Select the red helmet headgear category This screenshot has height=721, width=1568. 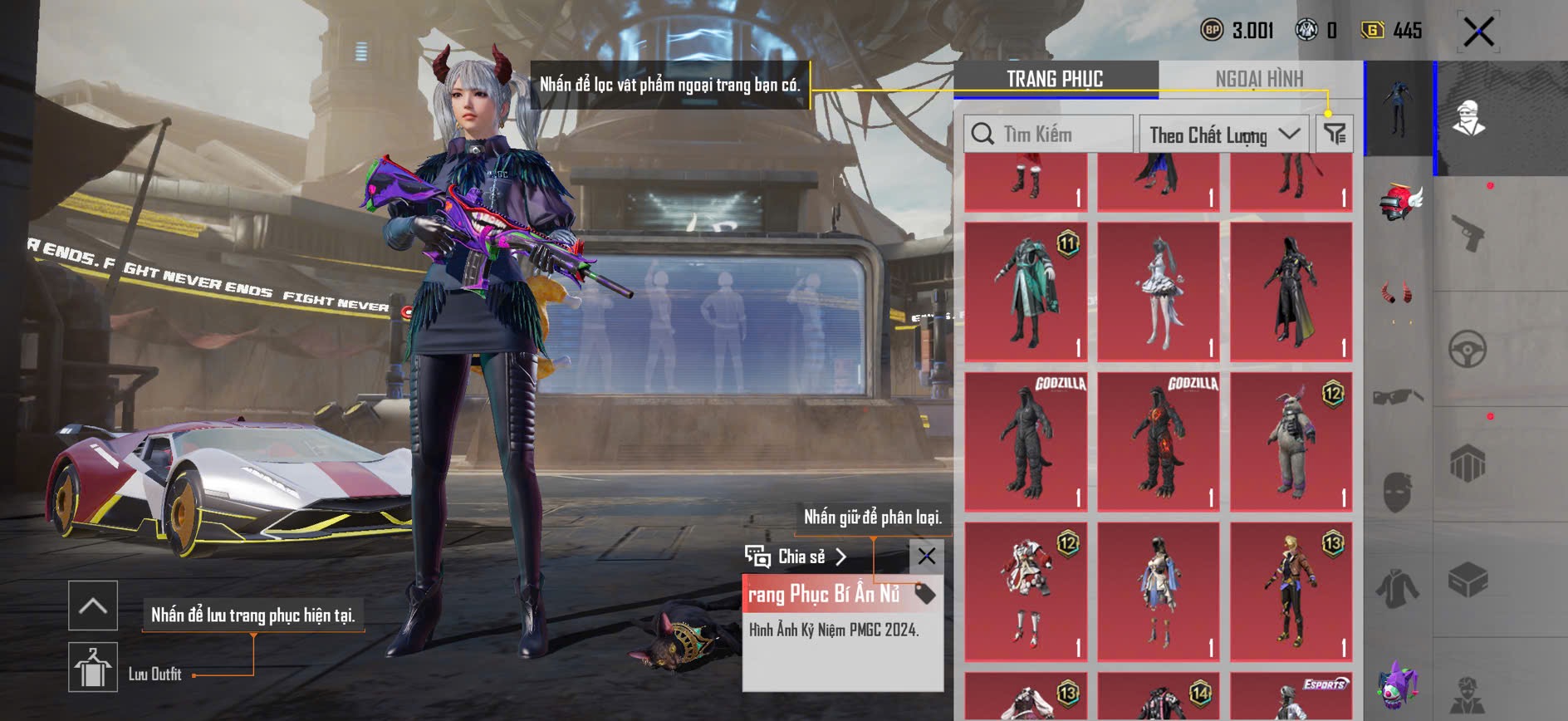point(1399,203)
